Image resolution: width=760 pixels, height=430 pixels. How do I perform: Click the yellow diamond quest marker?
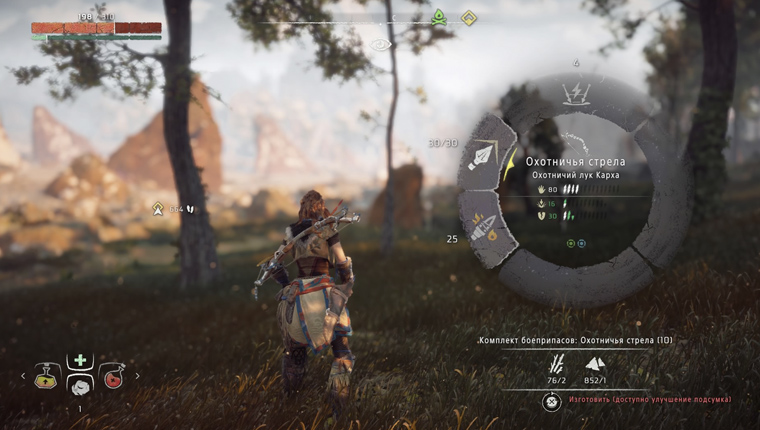coord(468,17)
